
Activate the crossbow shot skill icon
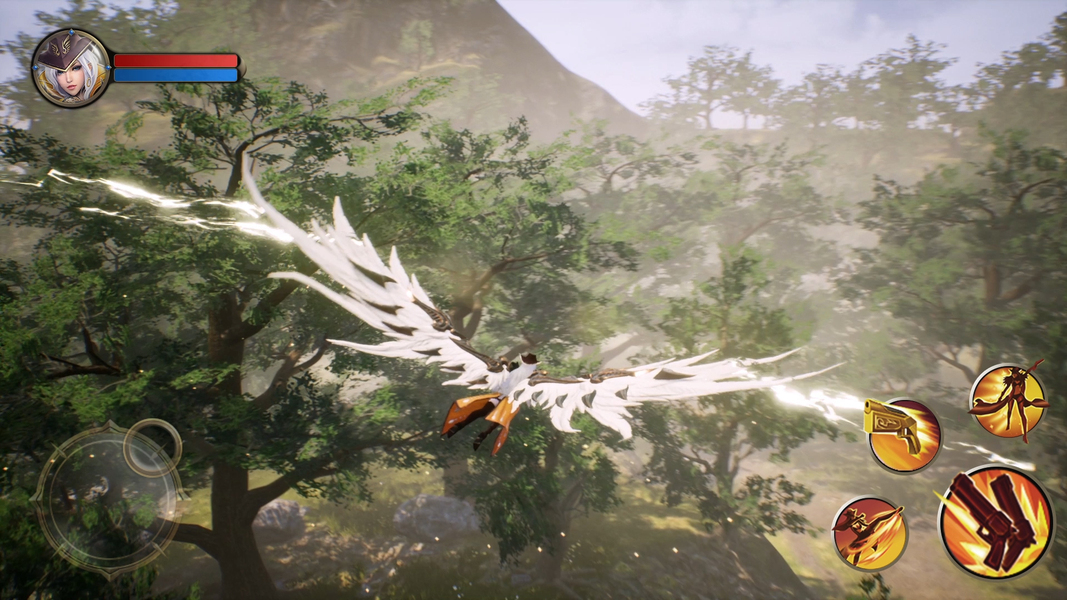click(x=870, y=533)
